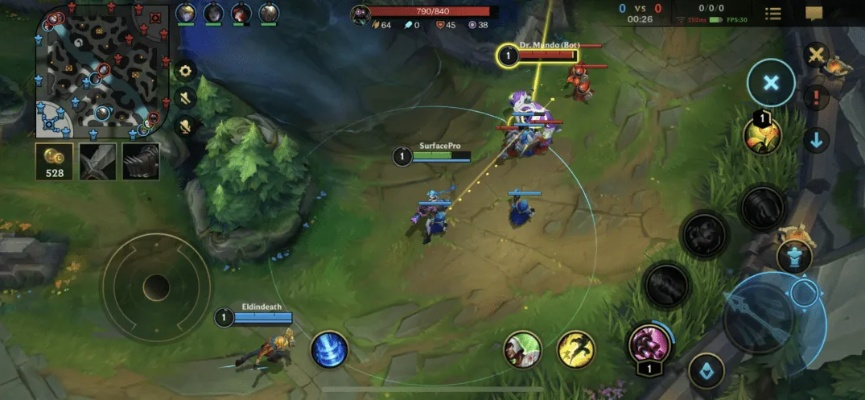Target turrets with the tower button
The width and height of the screenshot is (865, 400).
coord(795,256)
